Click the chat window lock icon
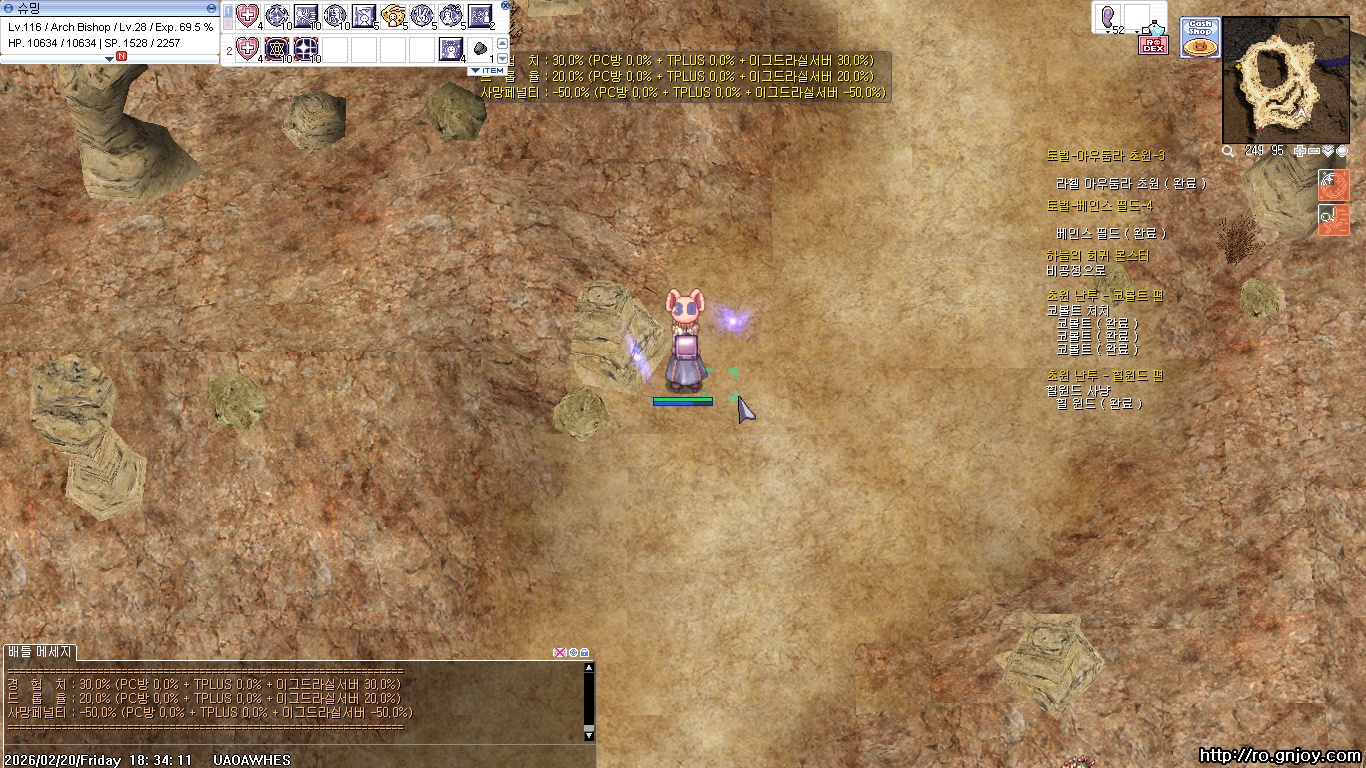1366x768 pixels. [x=585, y=653]
